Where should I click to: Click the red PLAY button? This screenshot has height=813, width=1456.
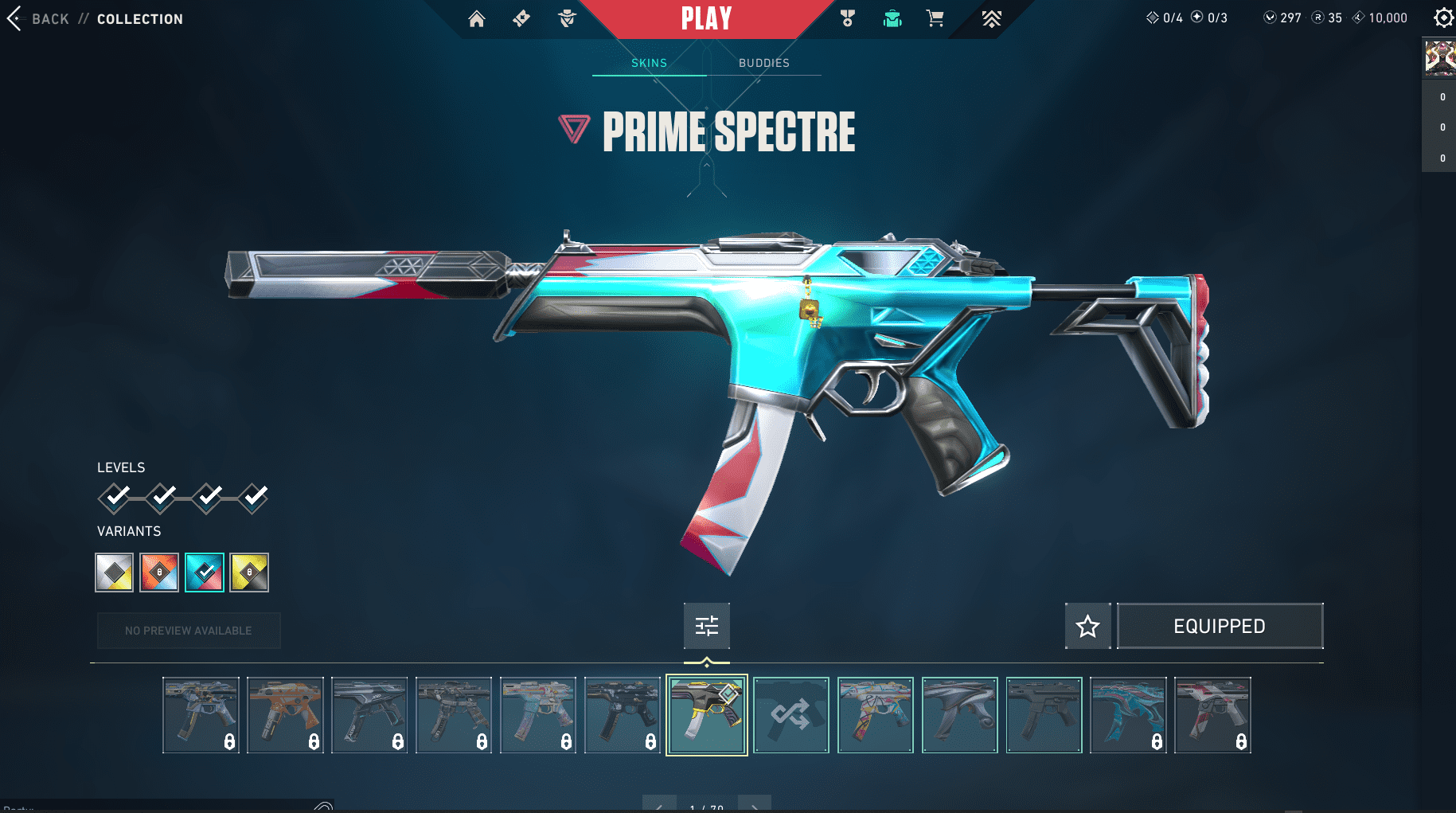click(x=706, y=18)
